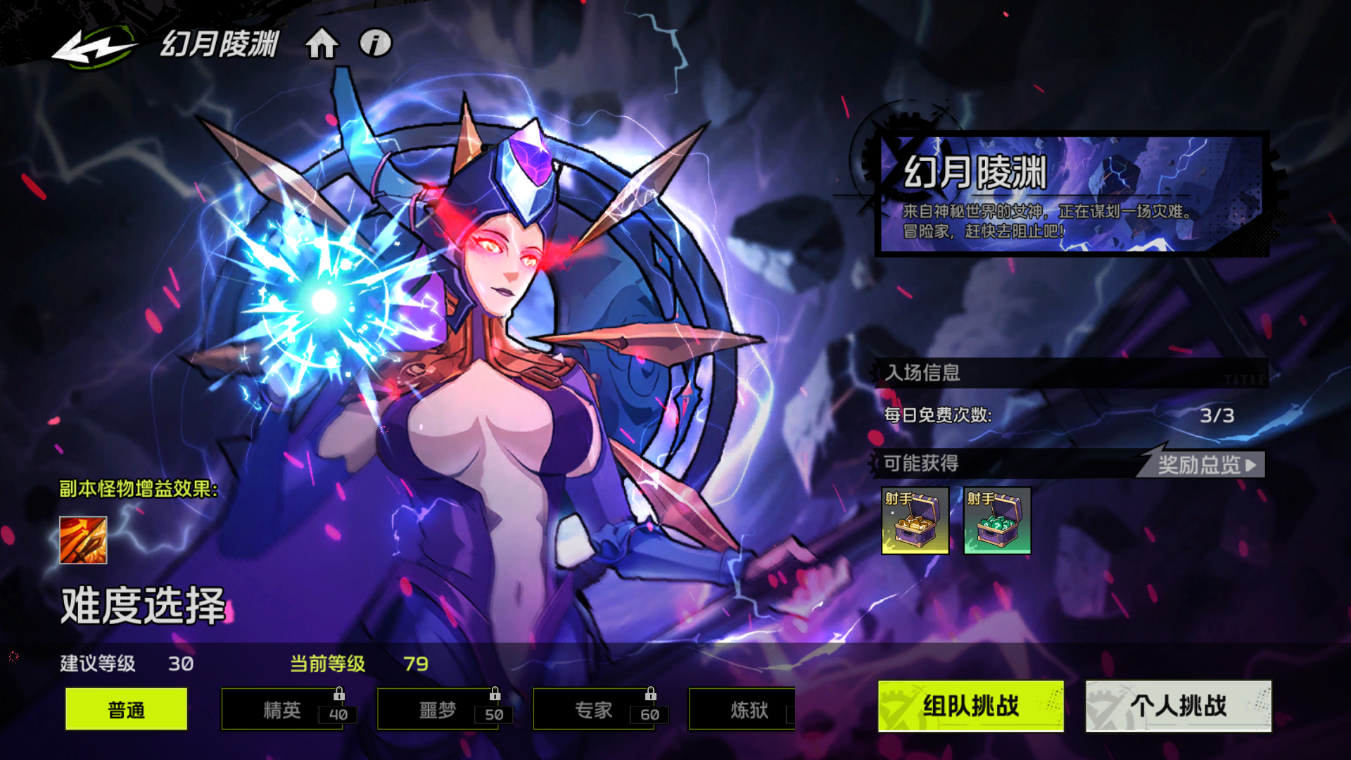Switch to the 噩梦 difficulty tab

coord(436,710)
